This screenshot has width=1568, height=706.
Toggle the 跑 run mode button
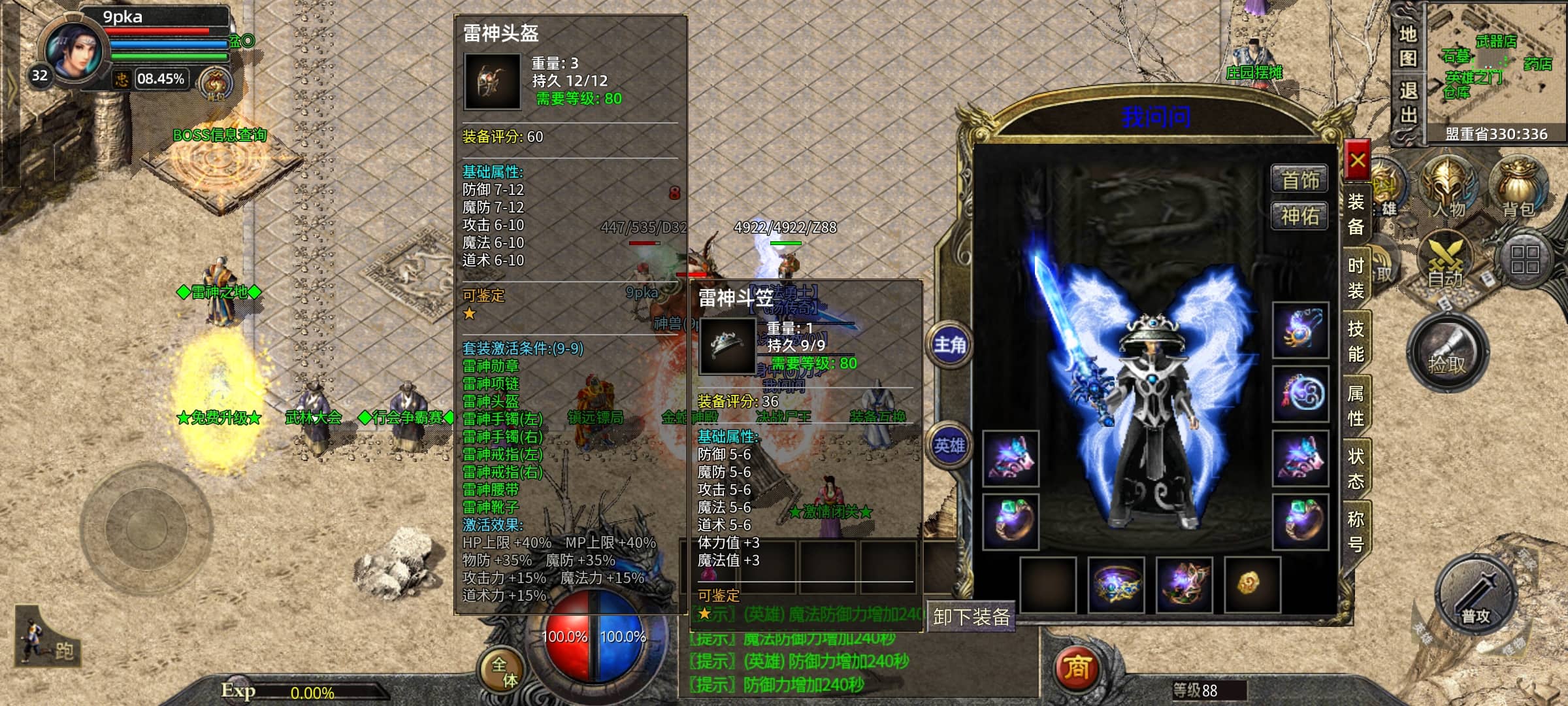[x=49, y=641]
